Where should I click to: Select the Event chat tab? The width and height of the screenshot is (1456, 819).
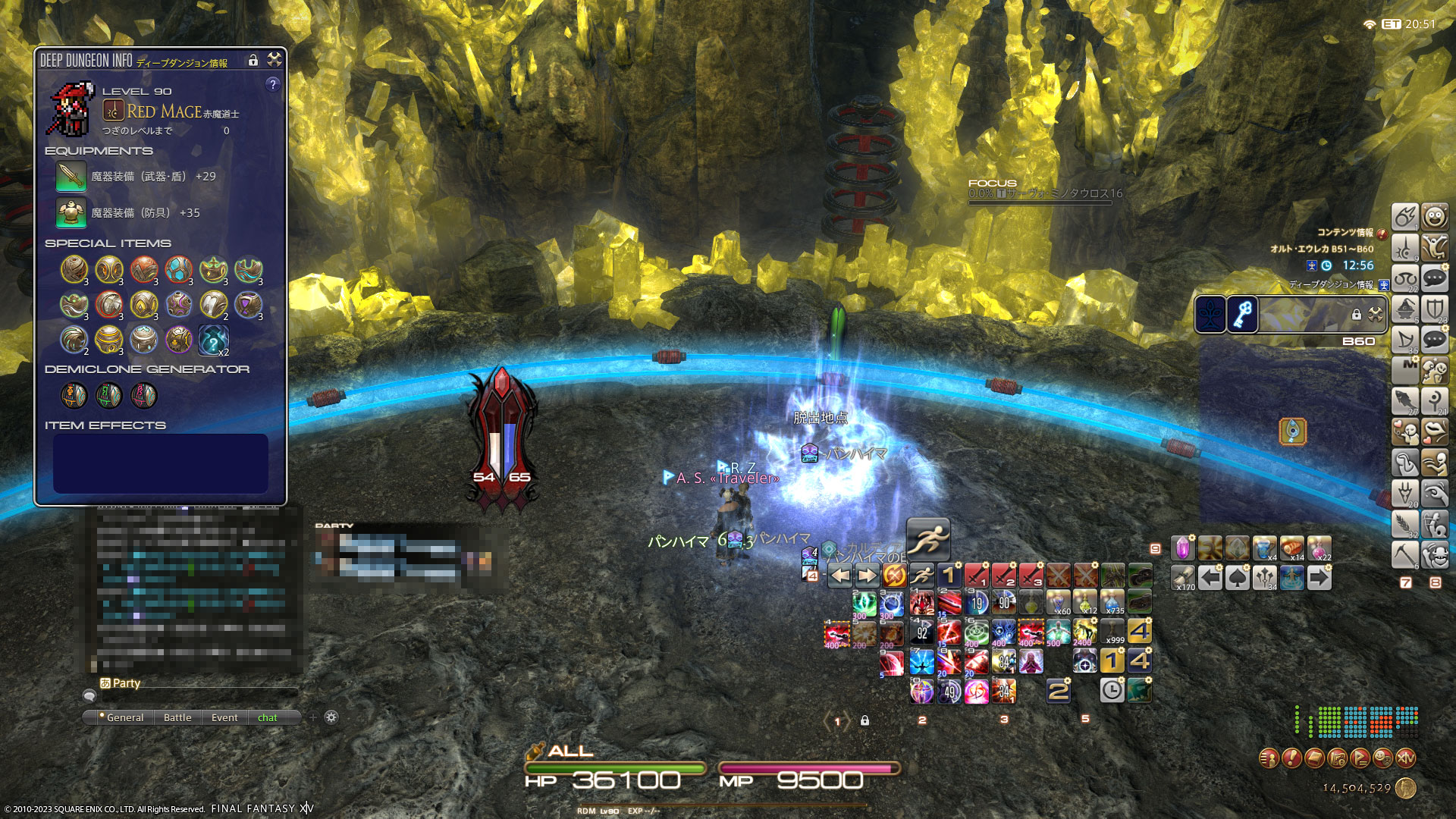click(224, 717)
